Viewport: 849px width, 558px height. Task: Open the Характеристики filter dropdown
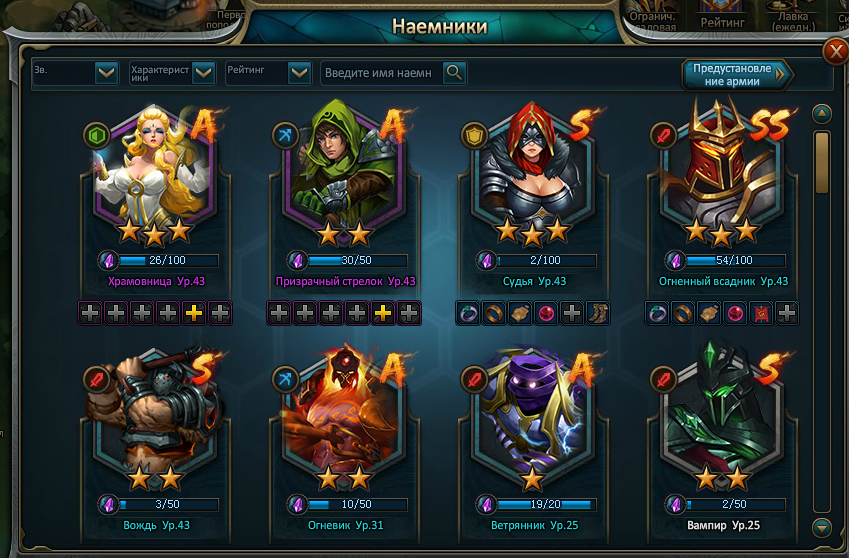(203, 72)
